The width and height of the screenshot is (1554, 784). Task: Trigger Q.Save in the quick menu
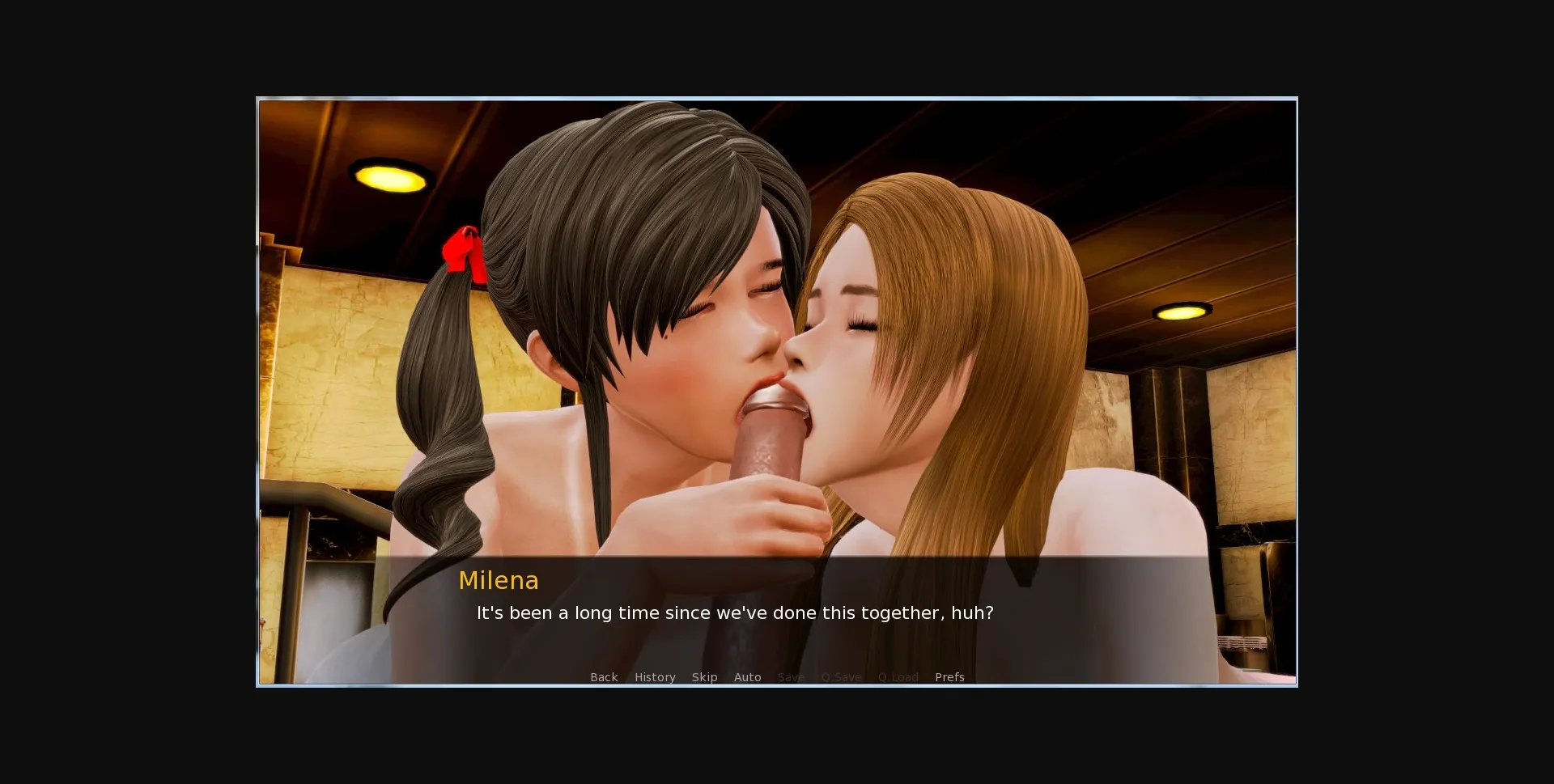841,677
